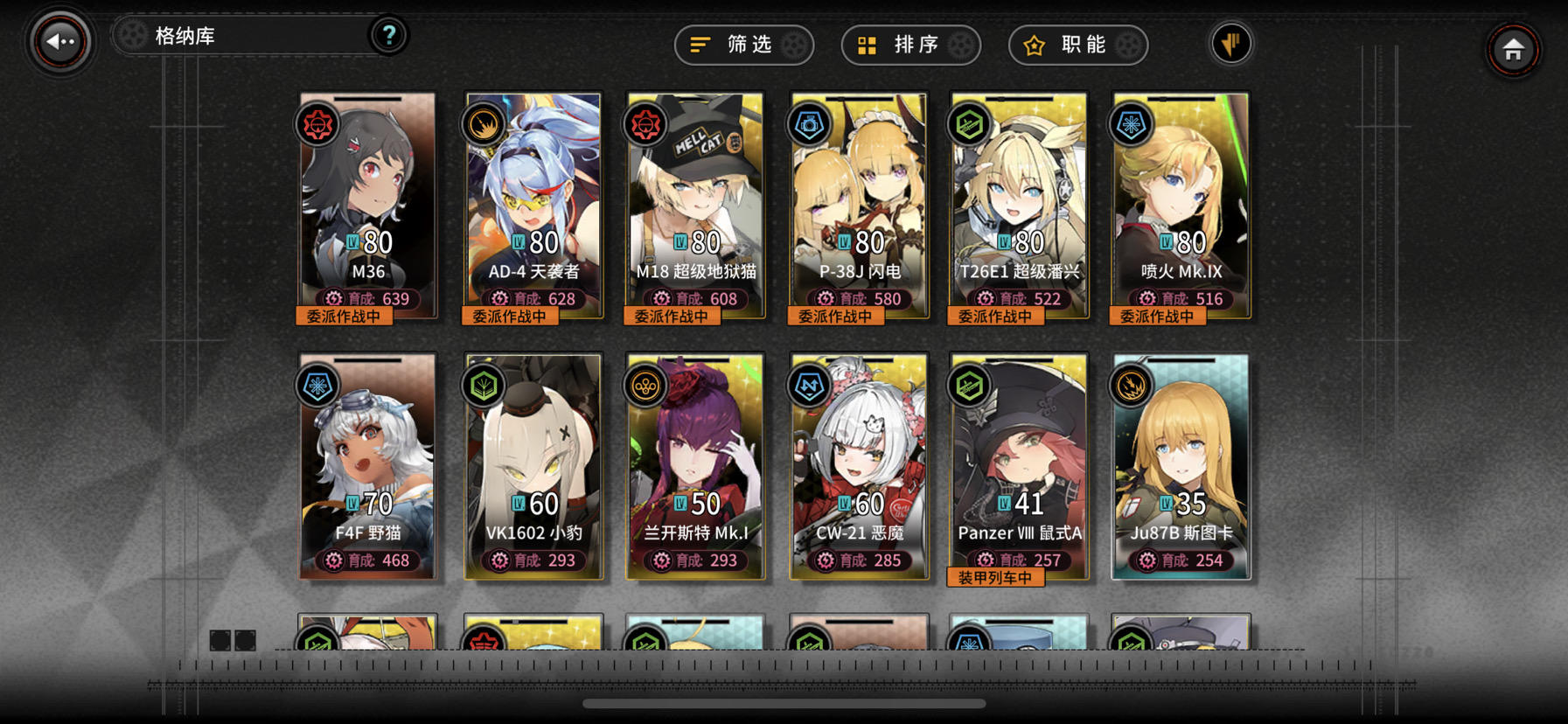Open the F4F 野猫 character card

(x=366, y=463)
